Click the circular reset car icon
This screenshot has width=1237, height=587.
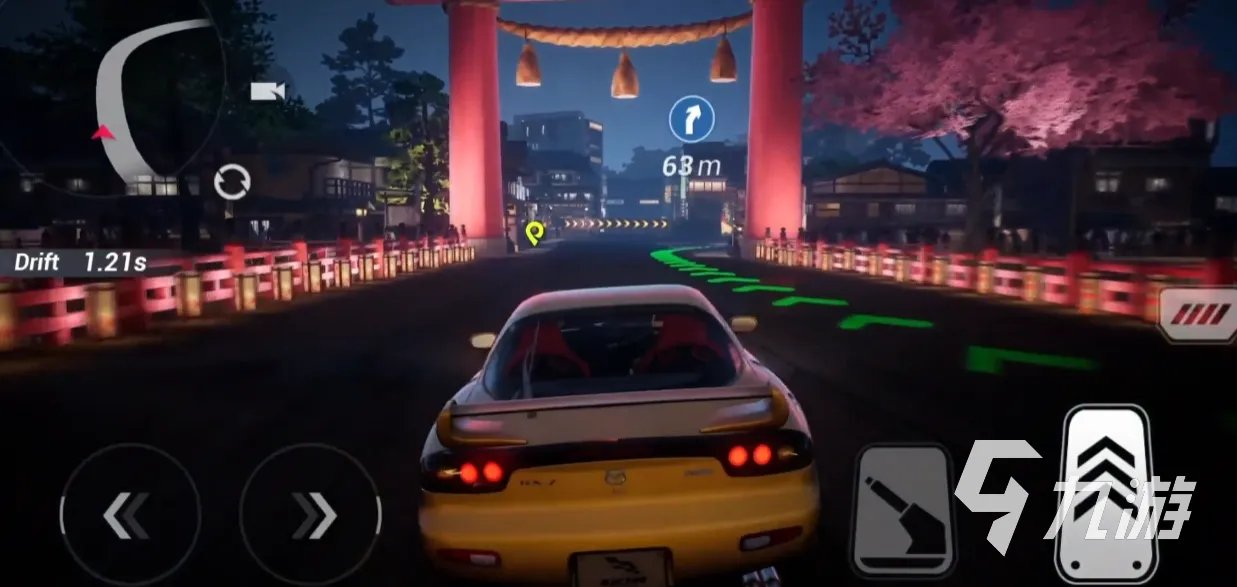pos(232,183)
